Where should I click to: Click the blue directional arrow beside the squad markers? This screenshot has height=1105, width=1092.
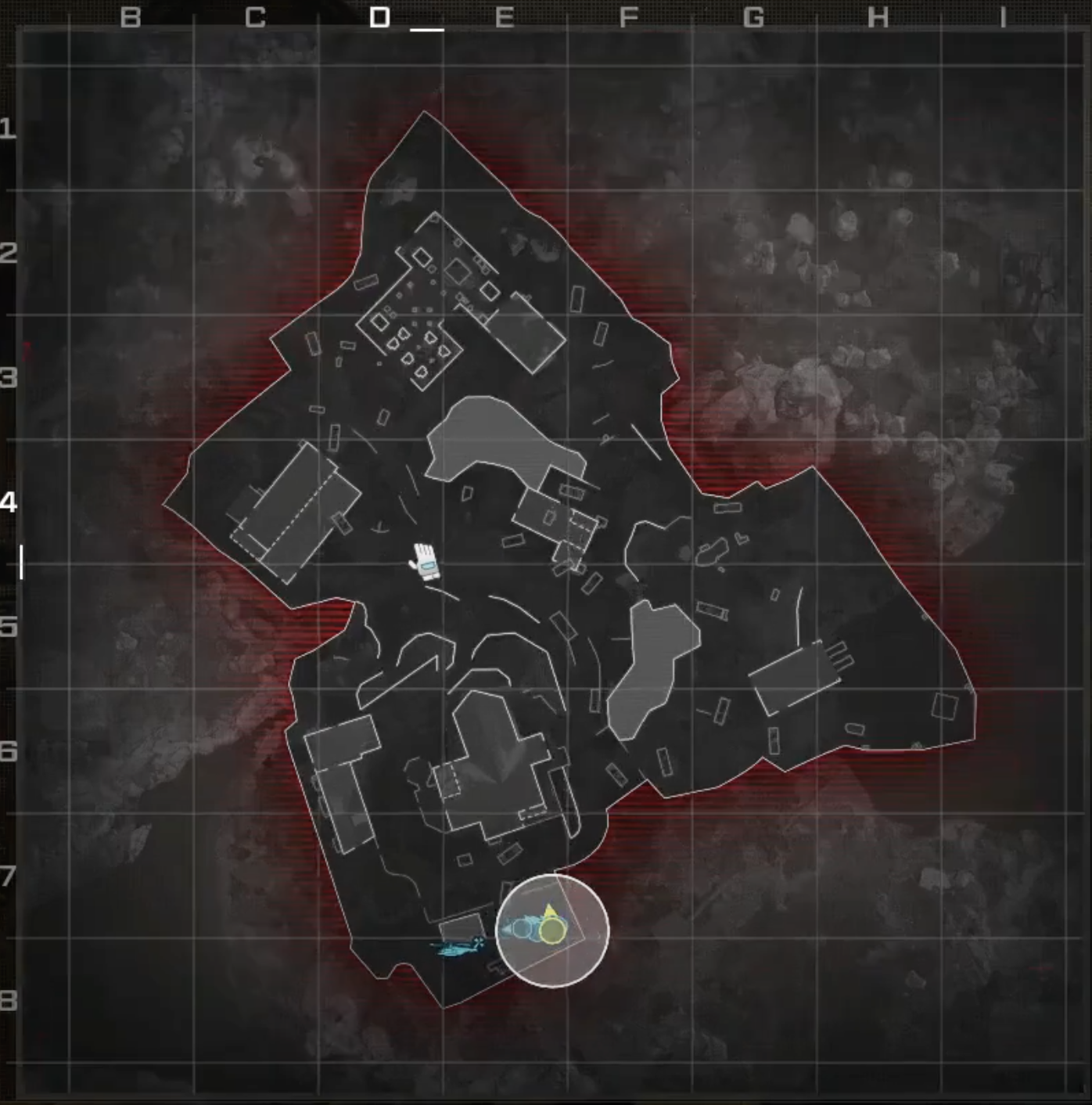tap(507, 930)
